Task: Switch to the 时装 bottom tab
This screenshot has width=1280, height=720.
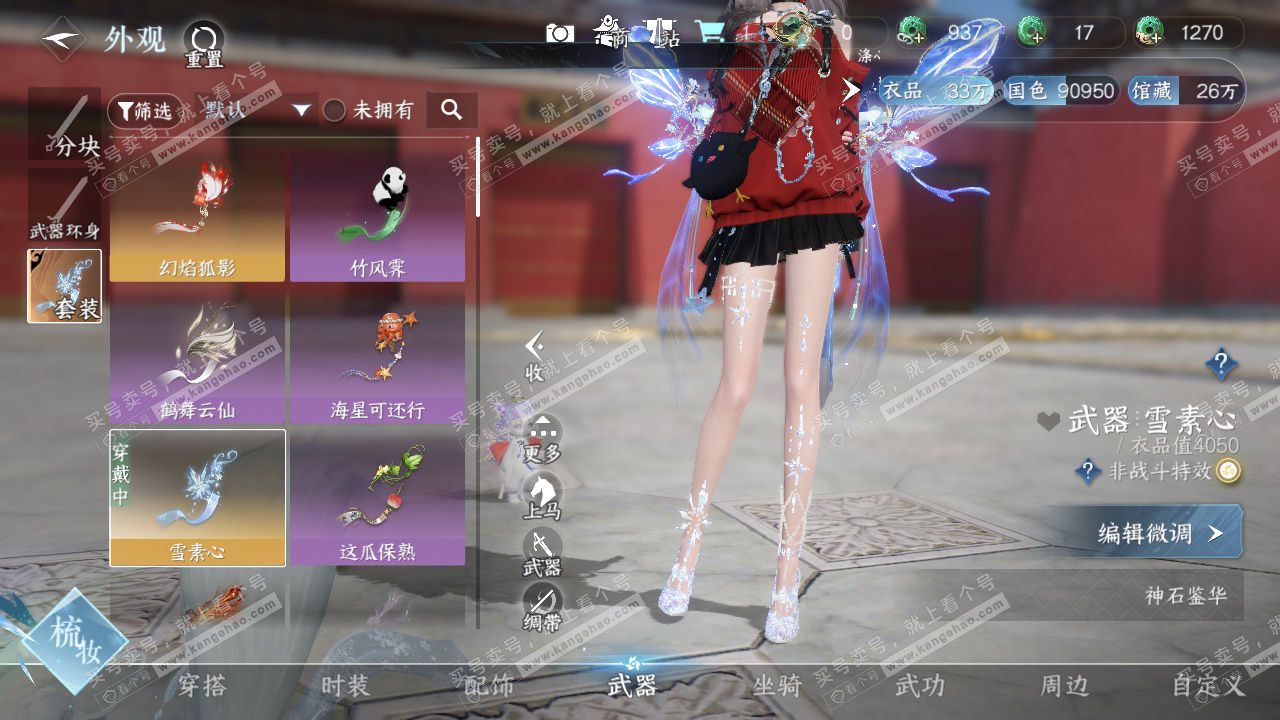Action: click(x=345, y=686)
